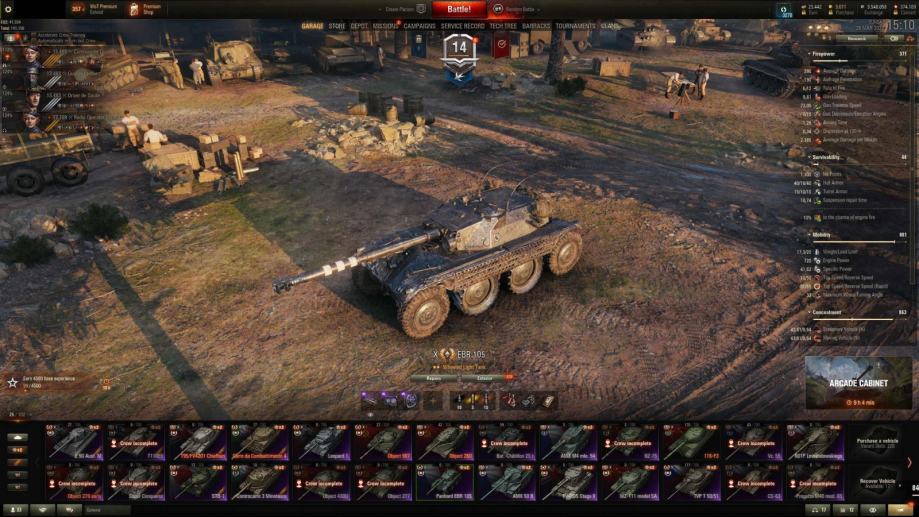The image size is (919, 517).
Task: Switch to the Barracks tab
Action: [x=536, y=26]
